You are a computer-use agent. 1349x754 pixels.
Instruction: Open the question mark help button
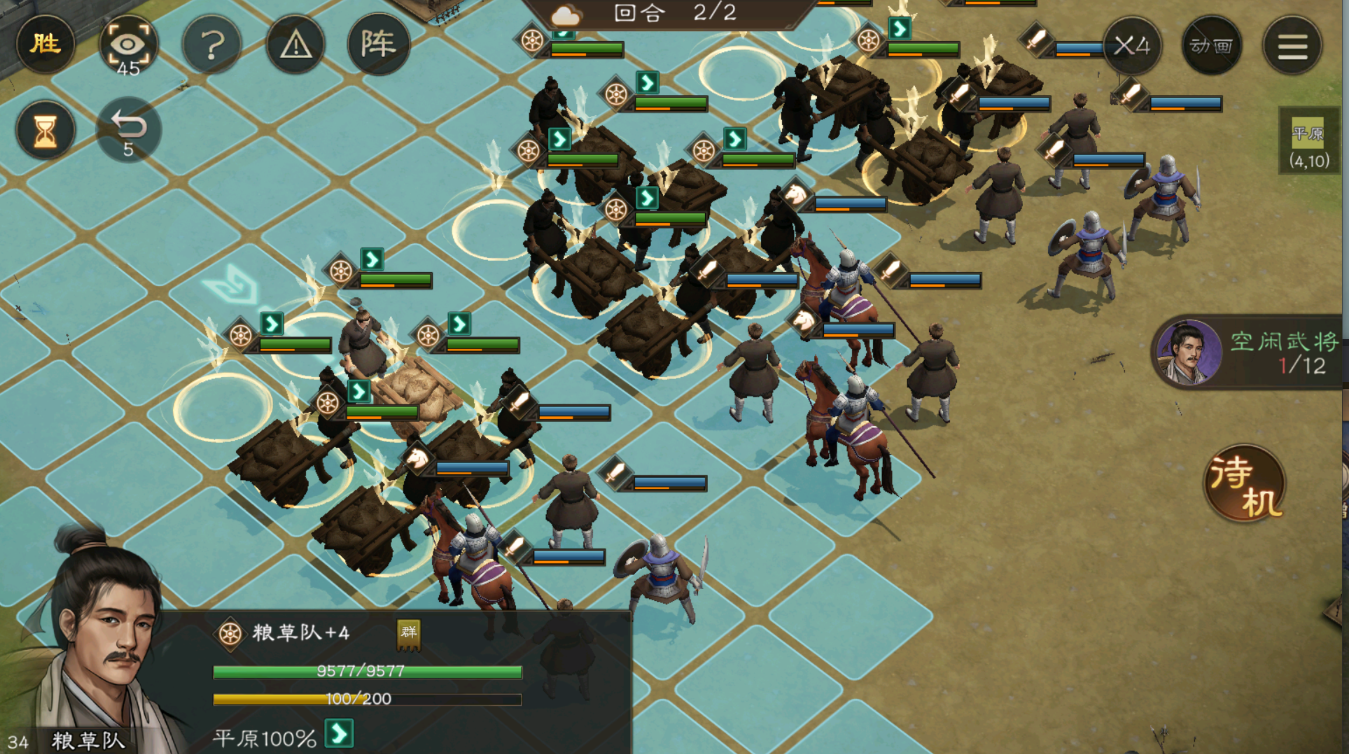click(211, 45)
